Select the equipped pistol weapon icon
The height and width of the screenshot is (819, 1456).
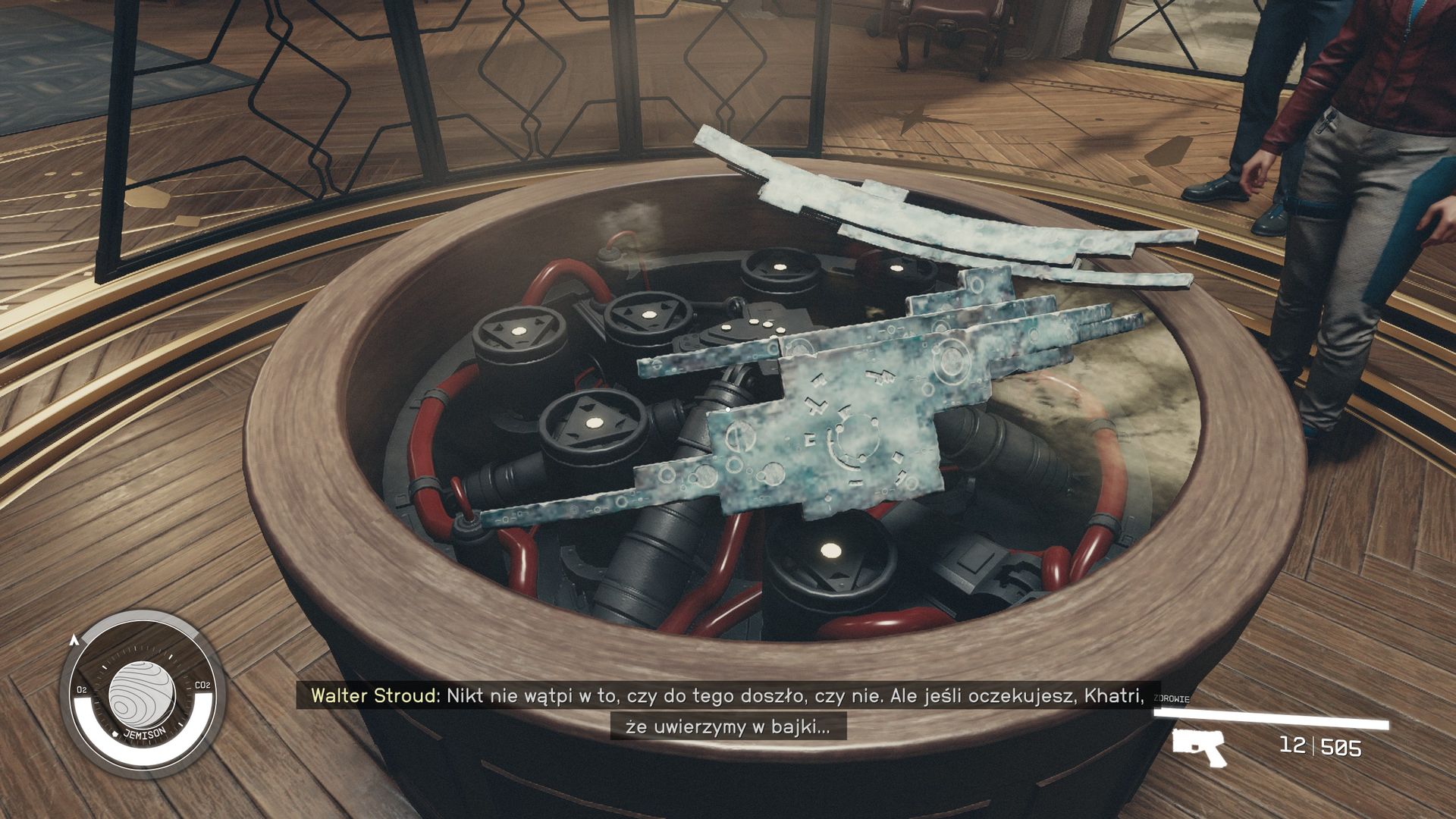coord(1199,746)
